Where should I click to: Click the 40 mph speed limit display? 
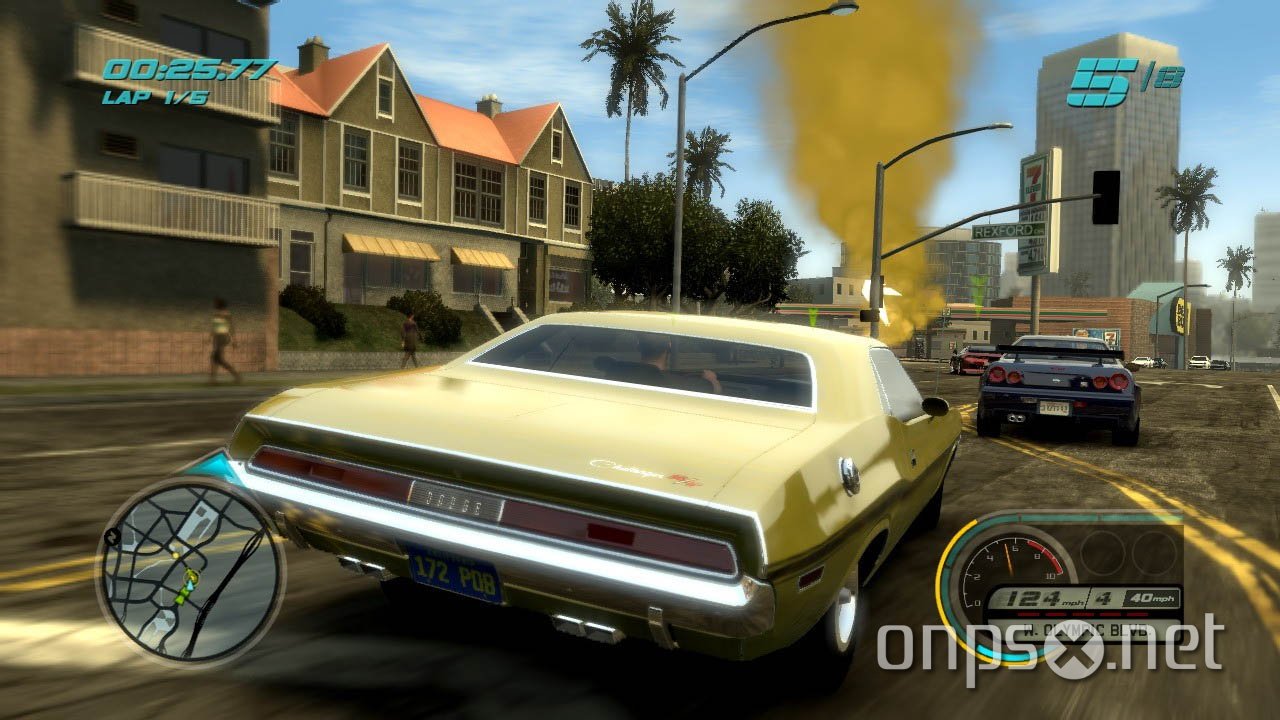point(1152,598)
